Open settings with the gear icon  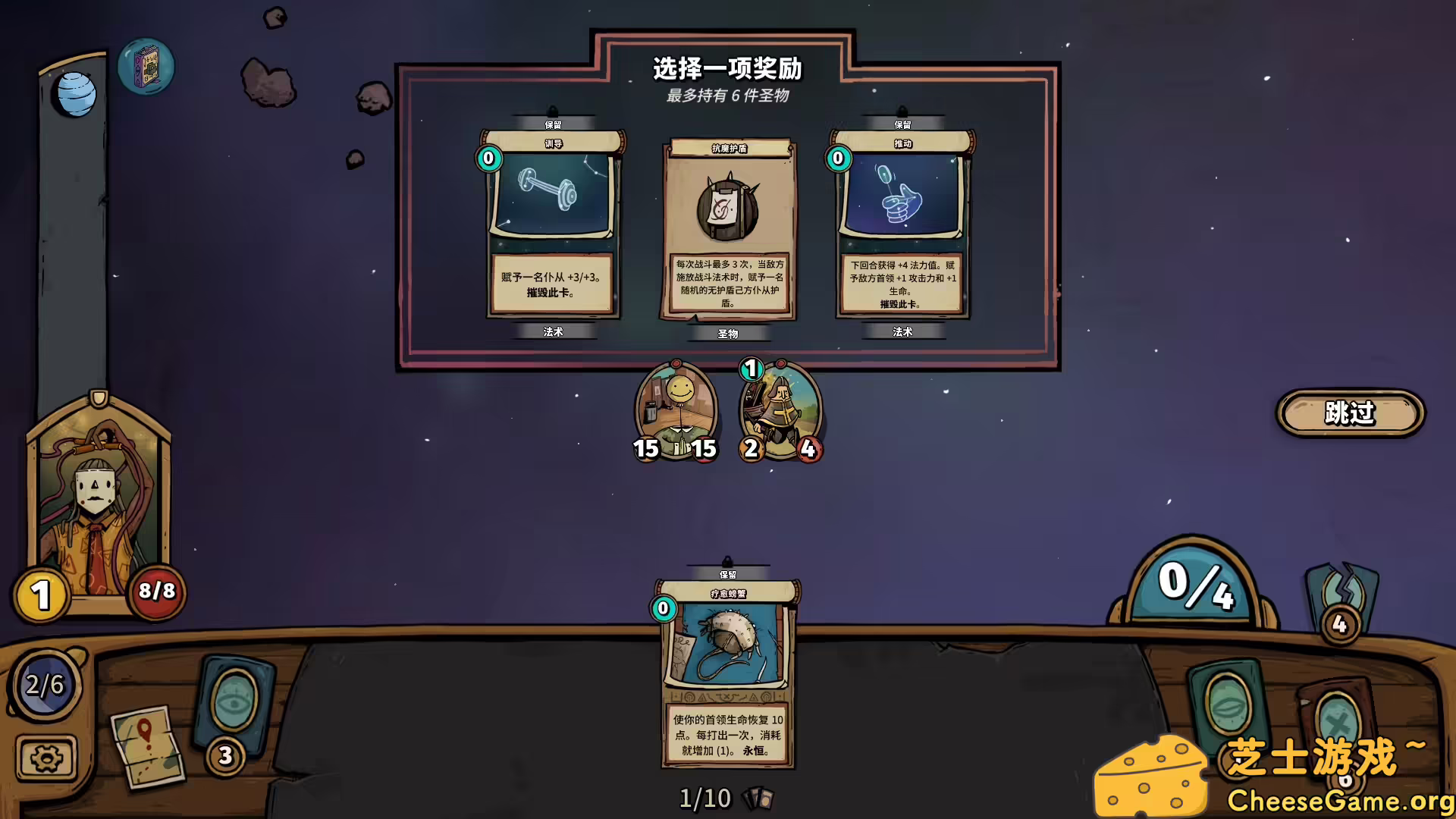point(46,758)
